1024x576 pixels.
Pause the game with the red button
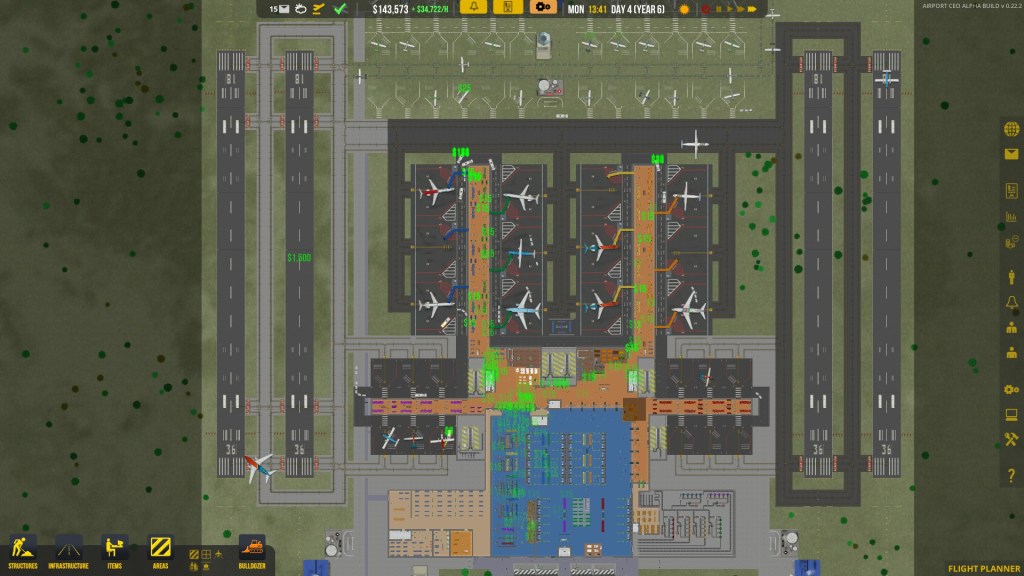coord(706,9)
